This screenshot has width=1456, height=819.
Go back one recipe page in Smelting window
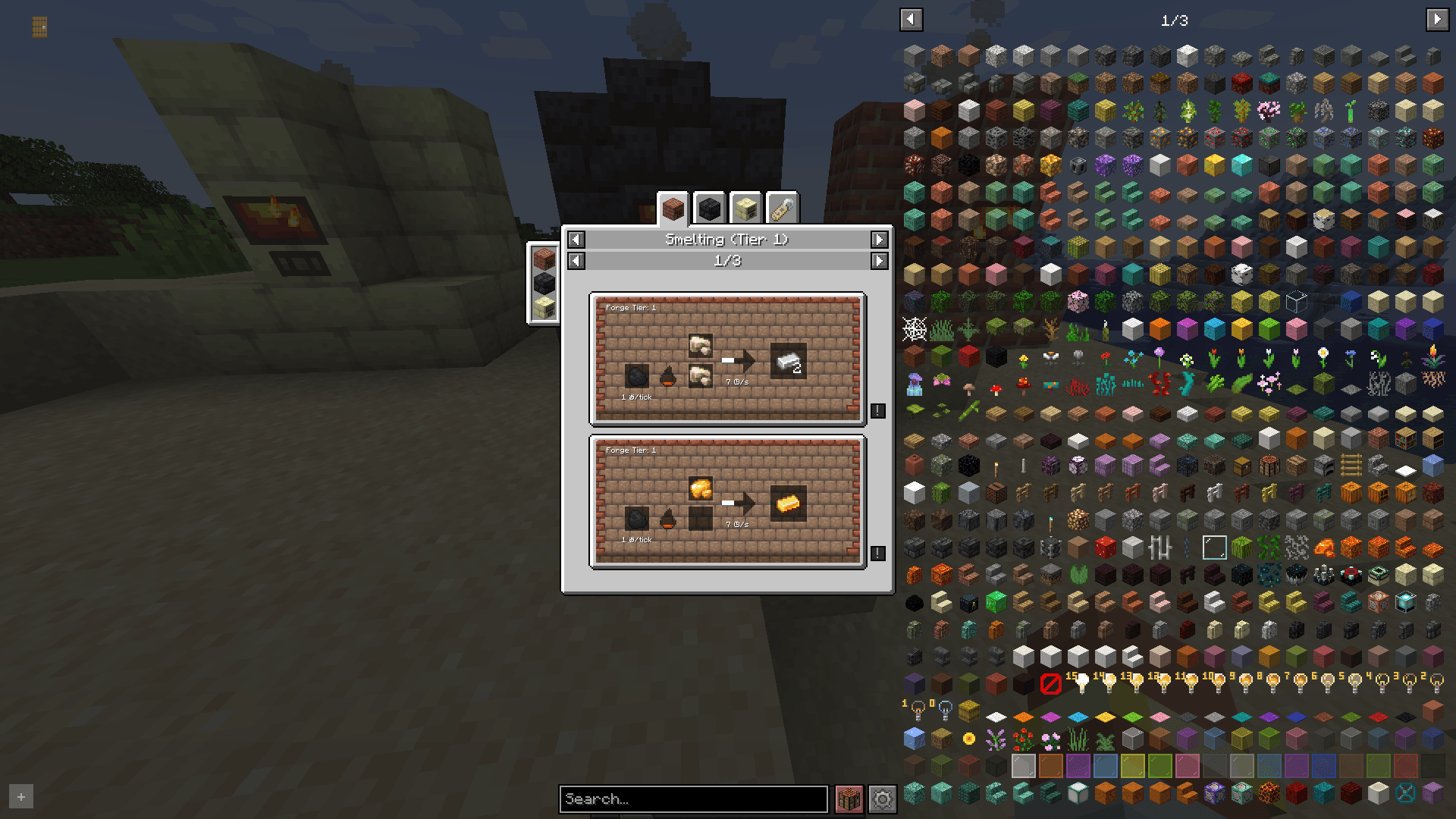pos(576,261)
